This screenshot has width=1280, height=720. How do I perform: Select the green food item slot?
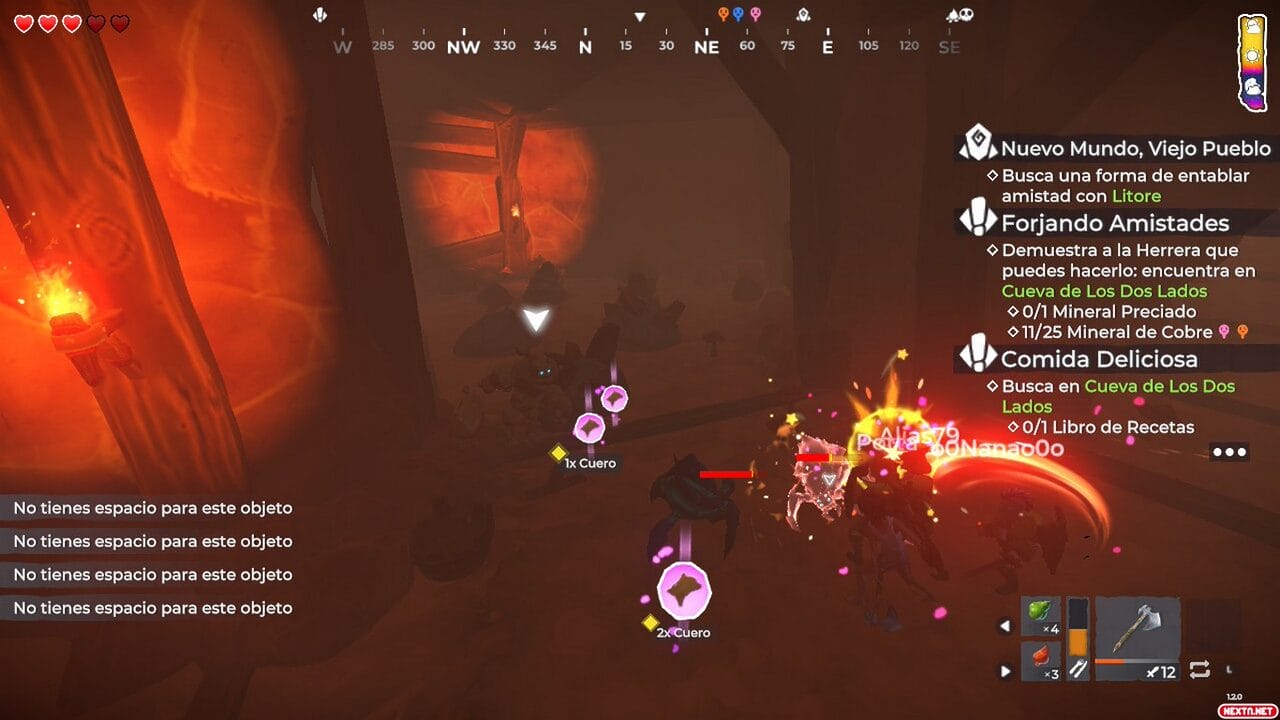pyautogui.click(x=1041, y=616)
